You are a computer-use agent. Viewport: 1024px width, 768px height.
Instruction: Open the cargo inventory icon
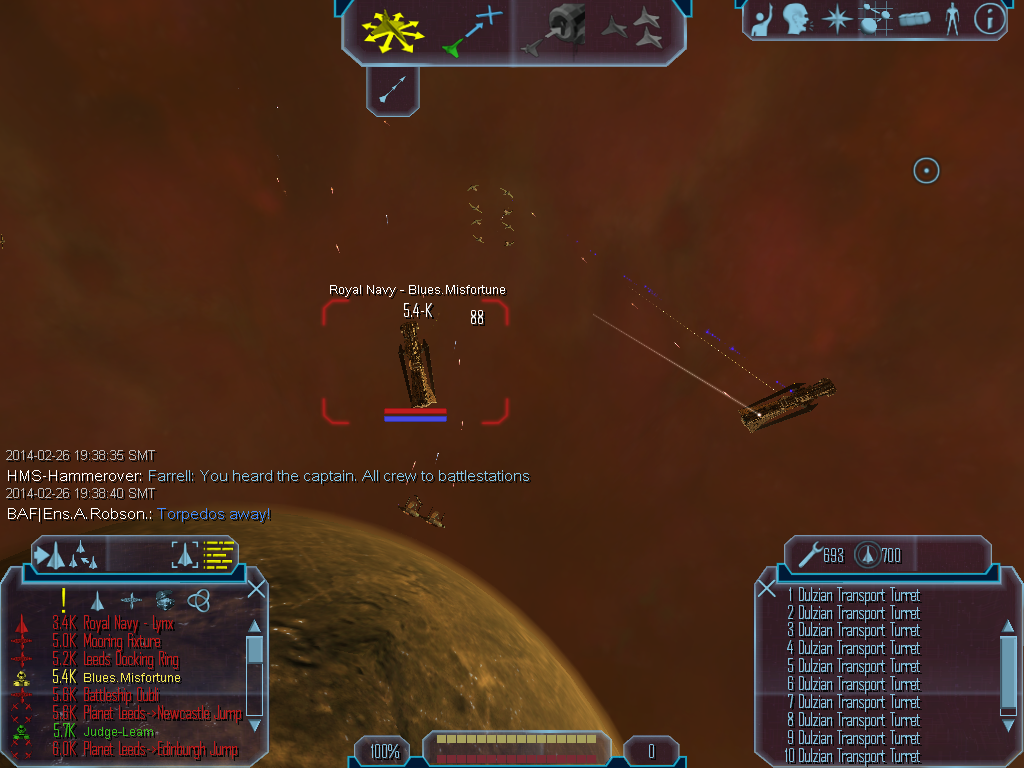coord(915,19)
